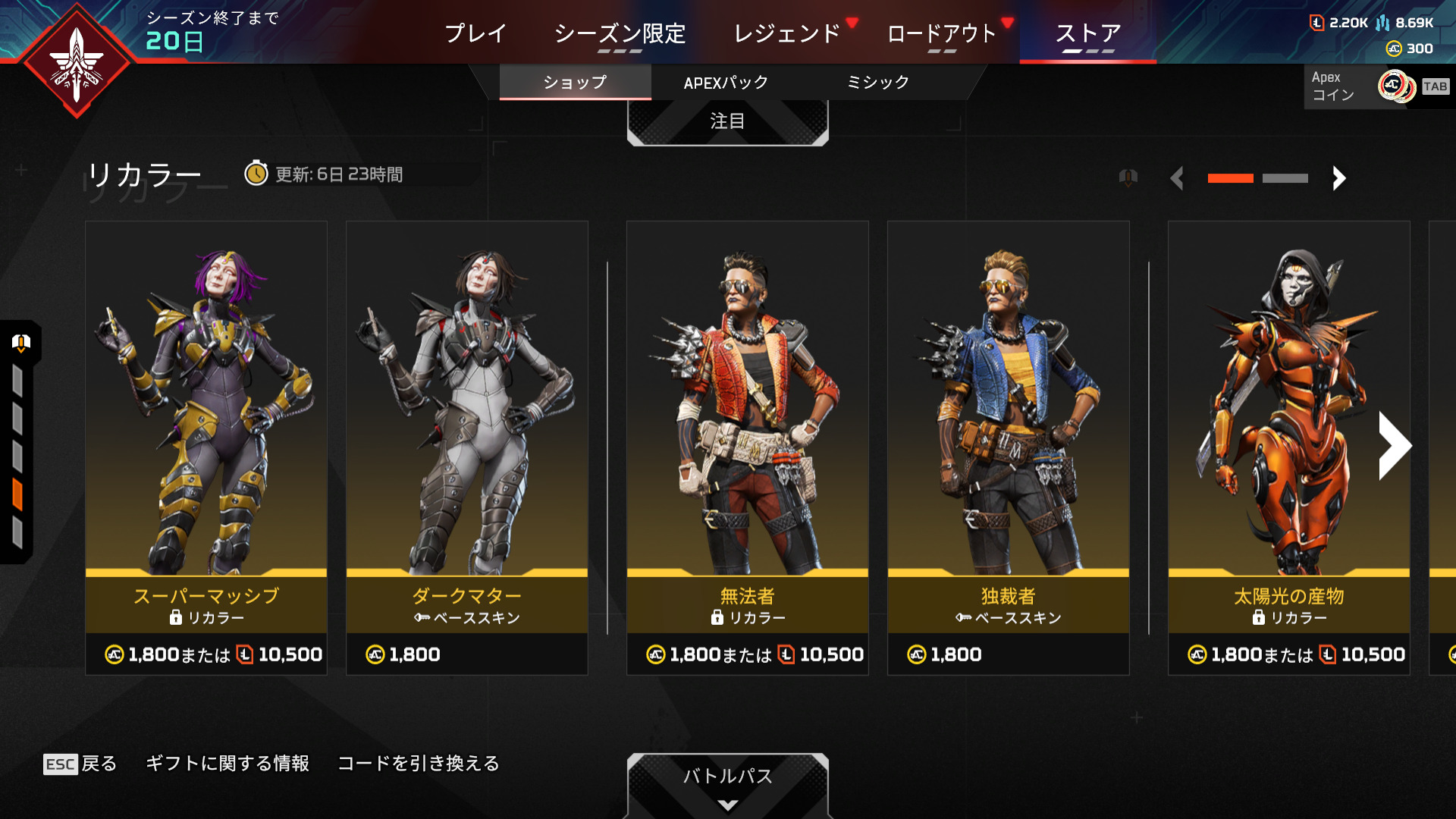This screenshot has height=819, width=1456.
Task: Switch to シーズン限定 tab
Action: pos(620,33)
